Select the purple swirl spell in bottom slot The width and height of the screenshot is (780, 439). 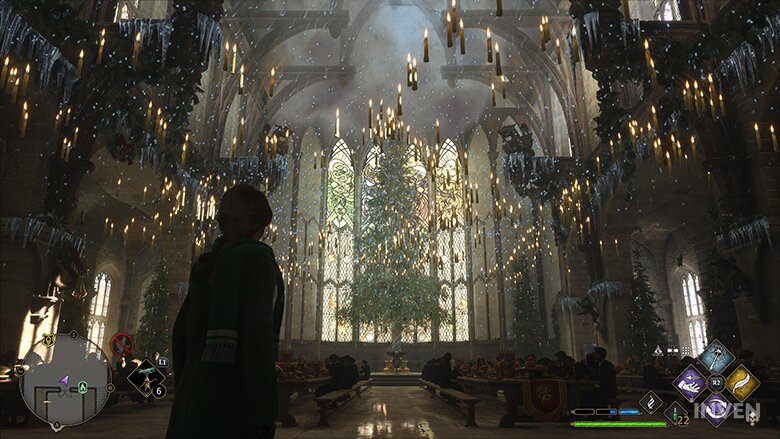click(716, 407)
